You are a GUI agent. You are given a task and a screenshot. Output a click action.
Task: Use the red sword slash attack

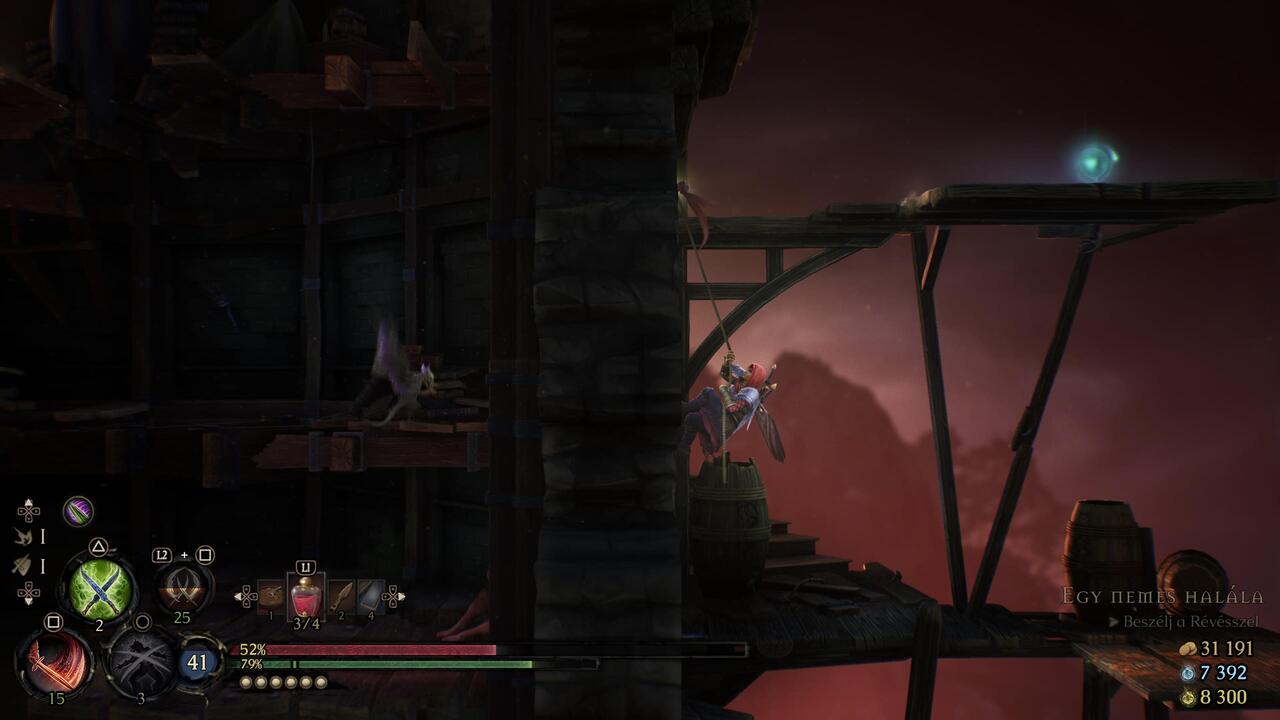54,662
